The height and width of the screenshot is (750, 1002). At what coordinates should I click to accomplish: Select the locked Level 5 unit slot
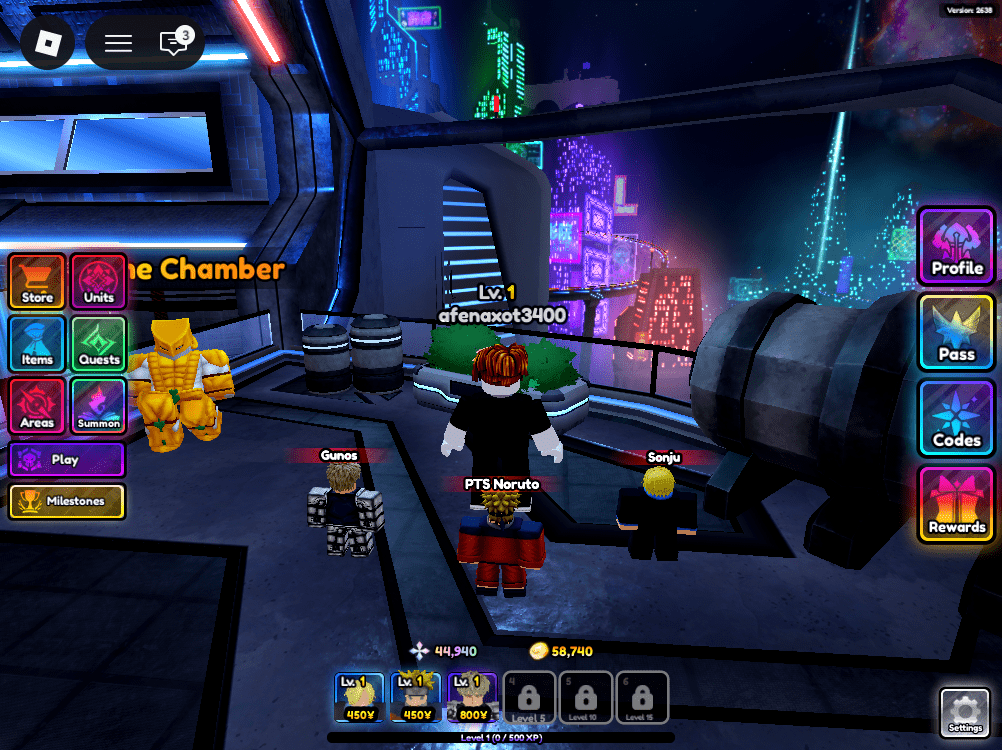click(529, 697)
